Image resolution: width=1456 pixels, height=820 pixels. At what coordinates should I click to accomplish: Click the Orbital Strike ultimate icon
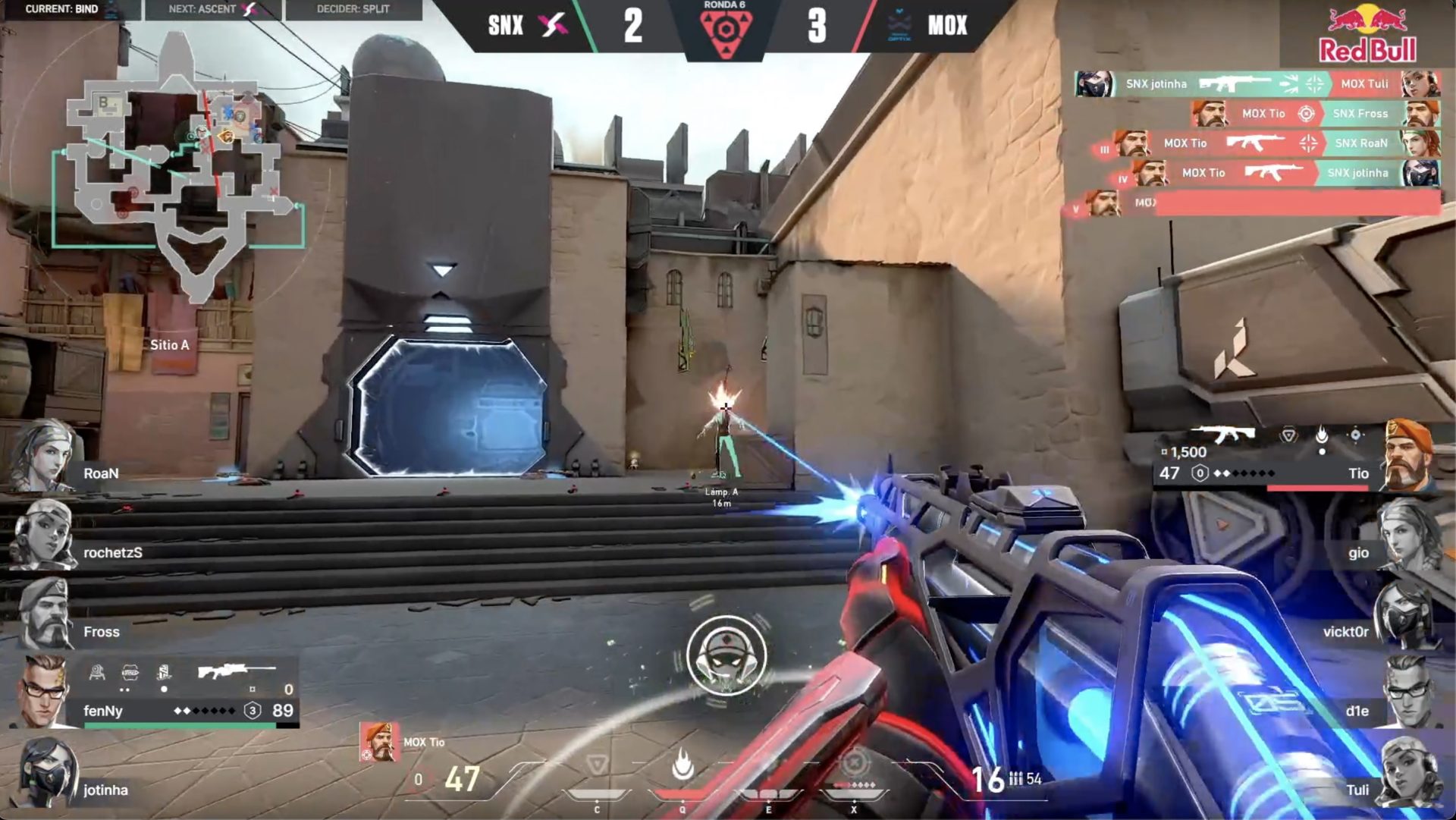[855, 762]
